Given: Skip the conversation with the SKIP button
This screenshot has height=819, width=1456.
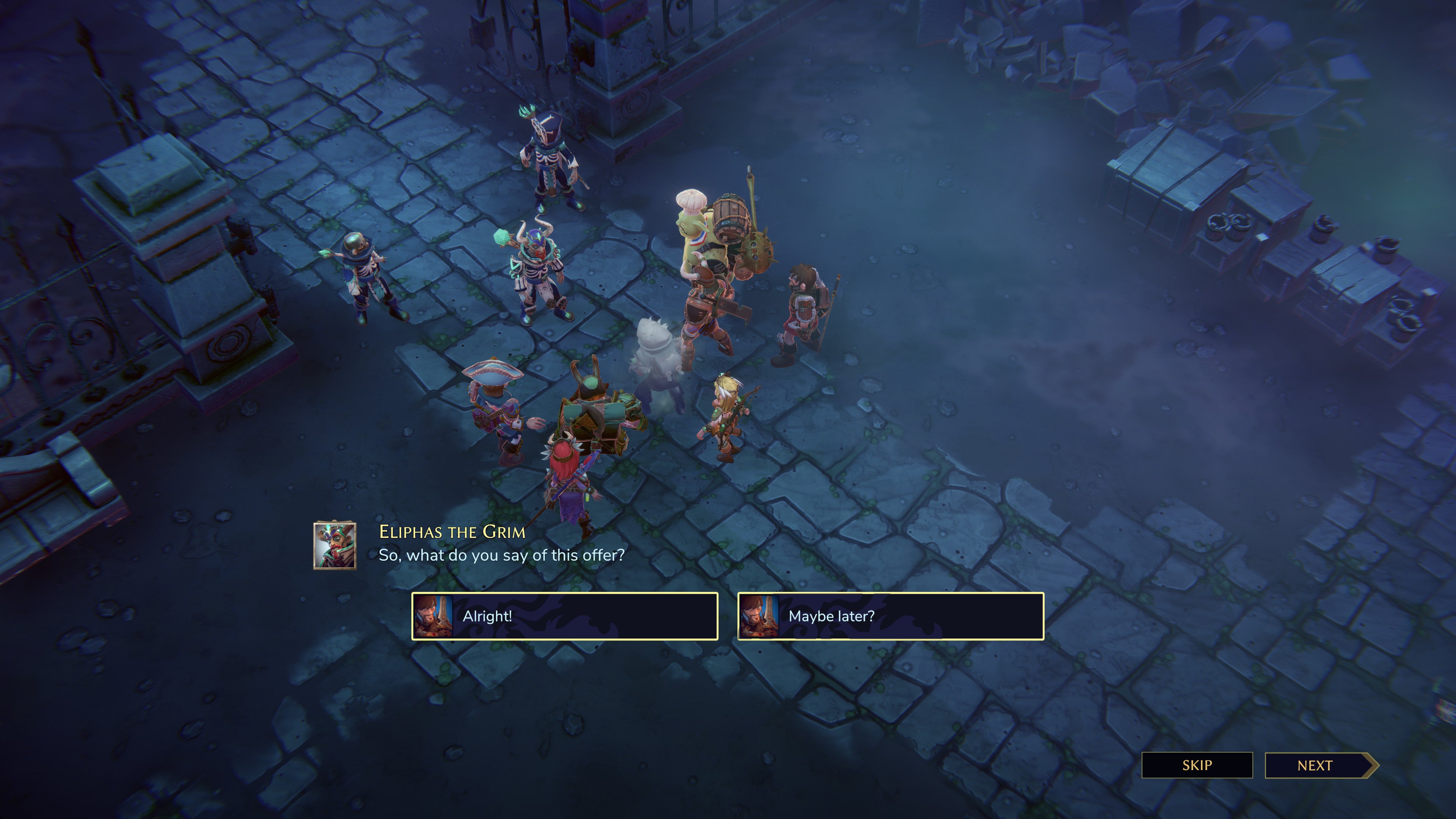Looking at the screenshot, I should pos(1197,765).
